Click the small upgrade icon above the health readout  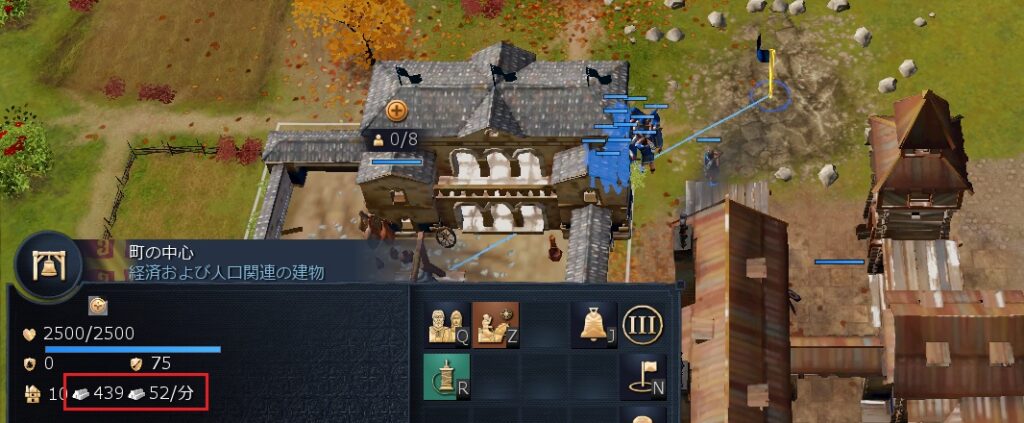[x=98, y=305]
